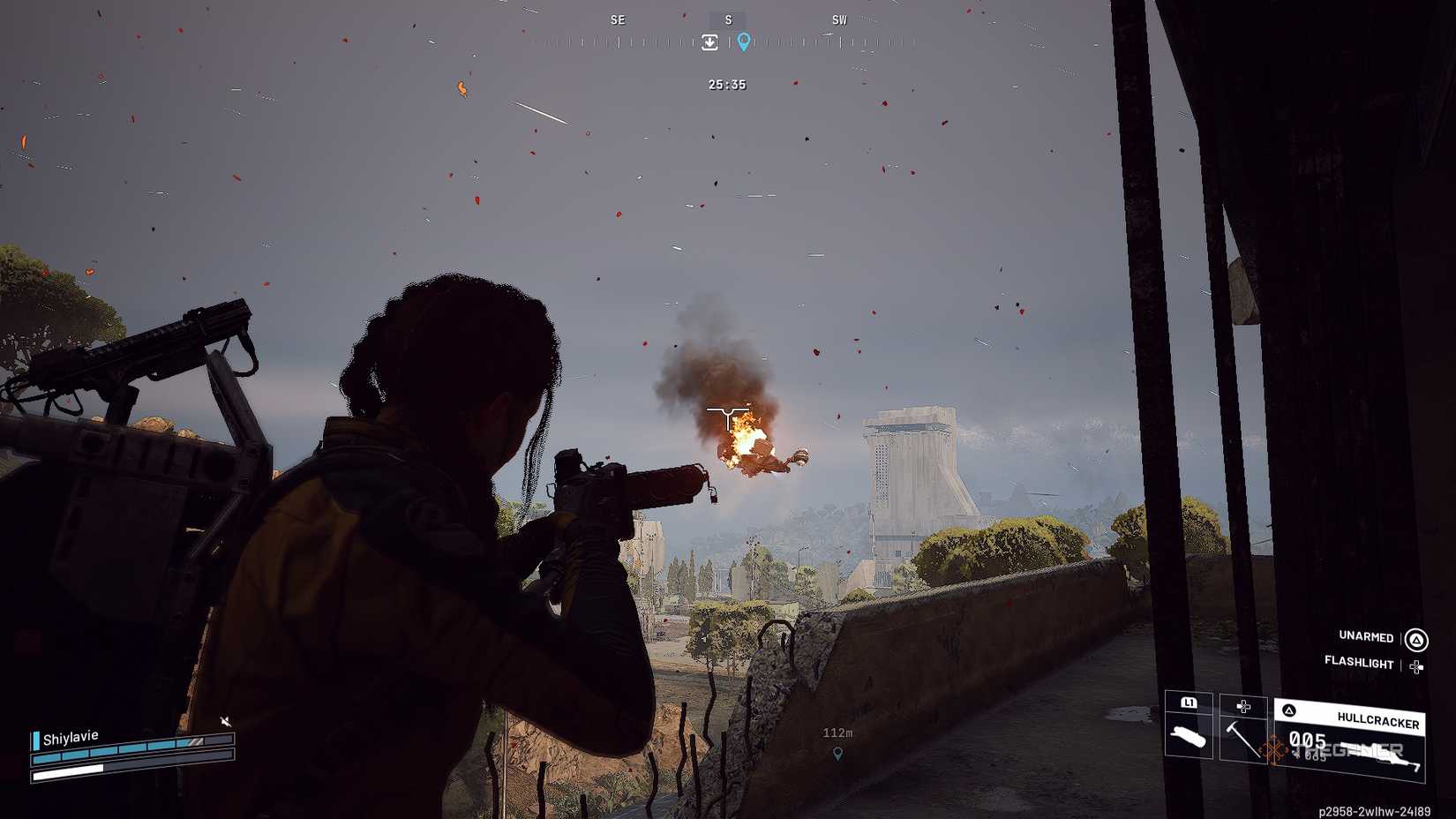Click the triangle button icon beside UNARMED
Image resolution: width=1456 pixels, height=819 pixels.
1416,637
